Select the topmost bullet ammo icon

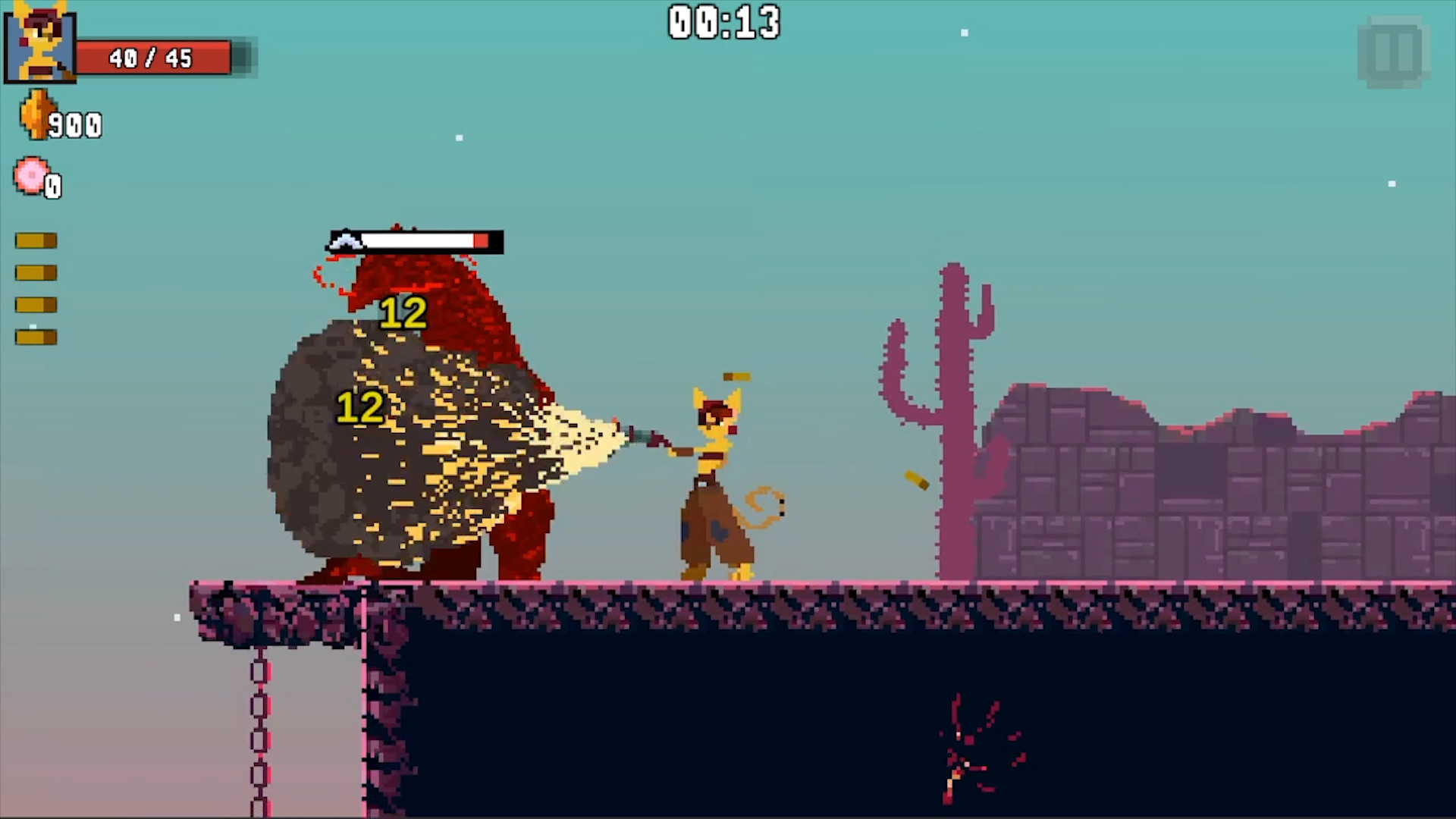(34, 240)
